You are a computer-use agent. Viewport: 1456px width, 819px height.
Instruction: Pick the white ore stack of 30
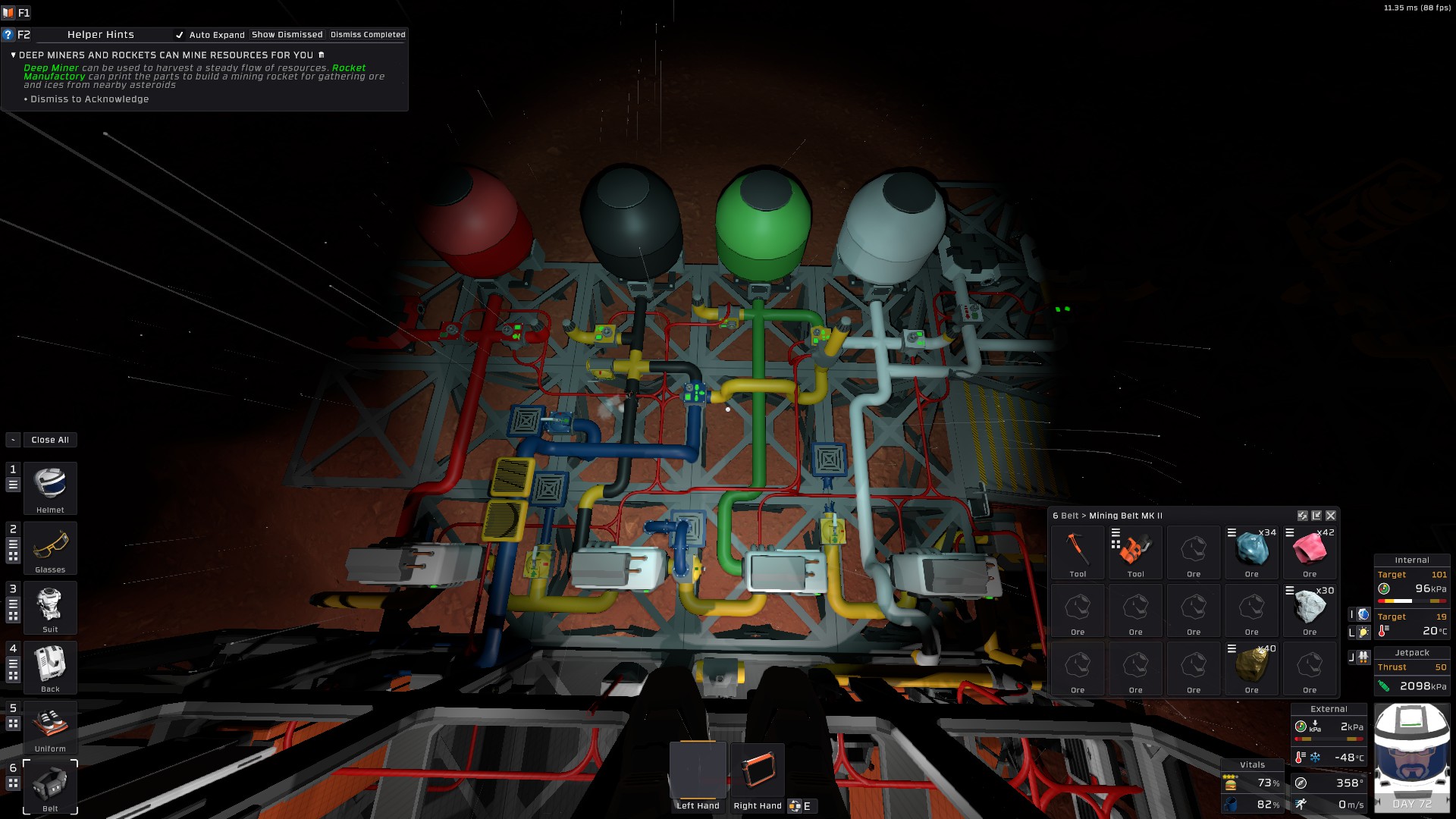coord(1310,609)
